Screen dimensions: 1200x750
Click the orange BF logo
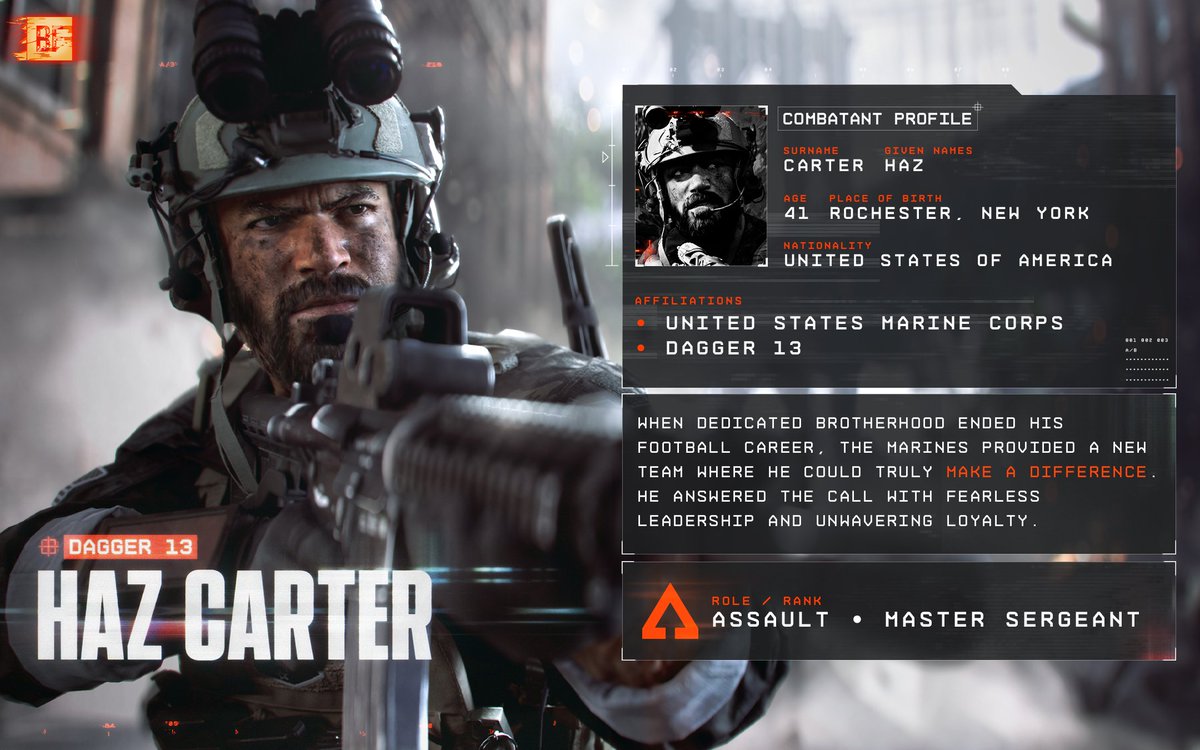[x=44, y=39]
